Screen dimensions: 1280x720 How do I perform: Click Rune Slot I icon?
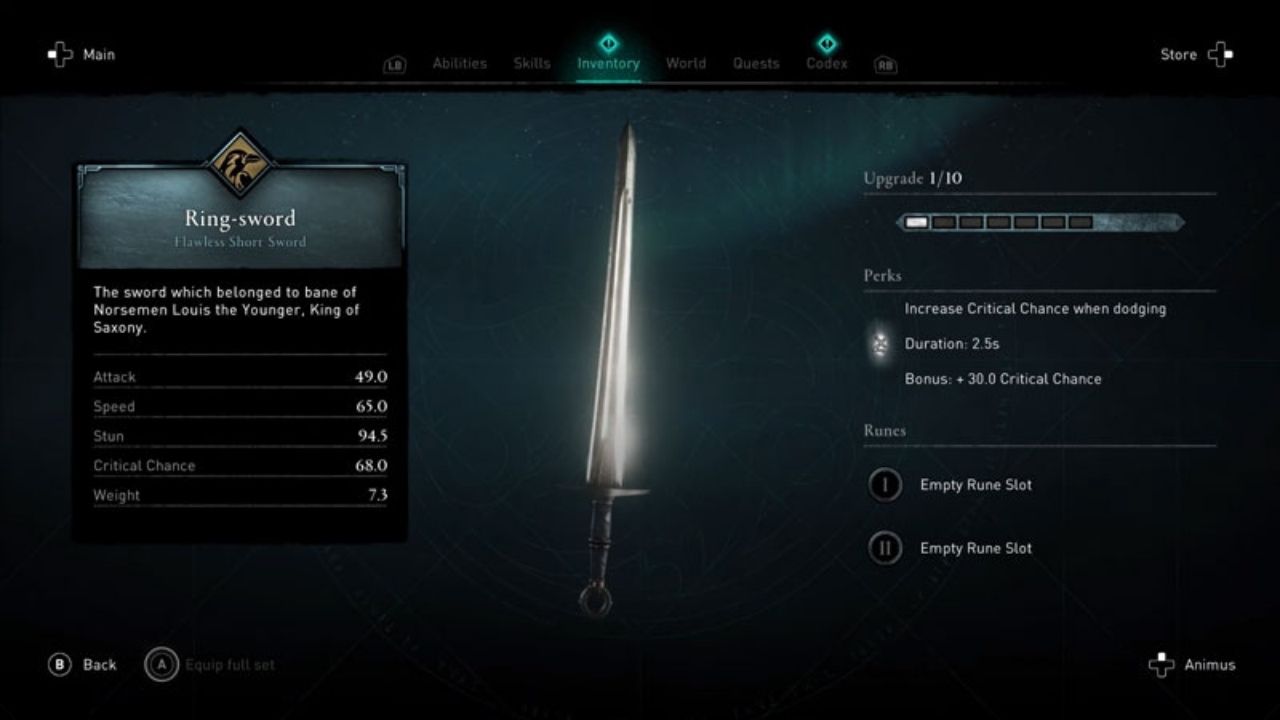pos(884,484)
